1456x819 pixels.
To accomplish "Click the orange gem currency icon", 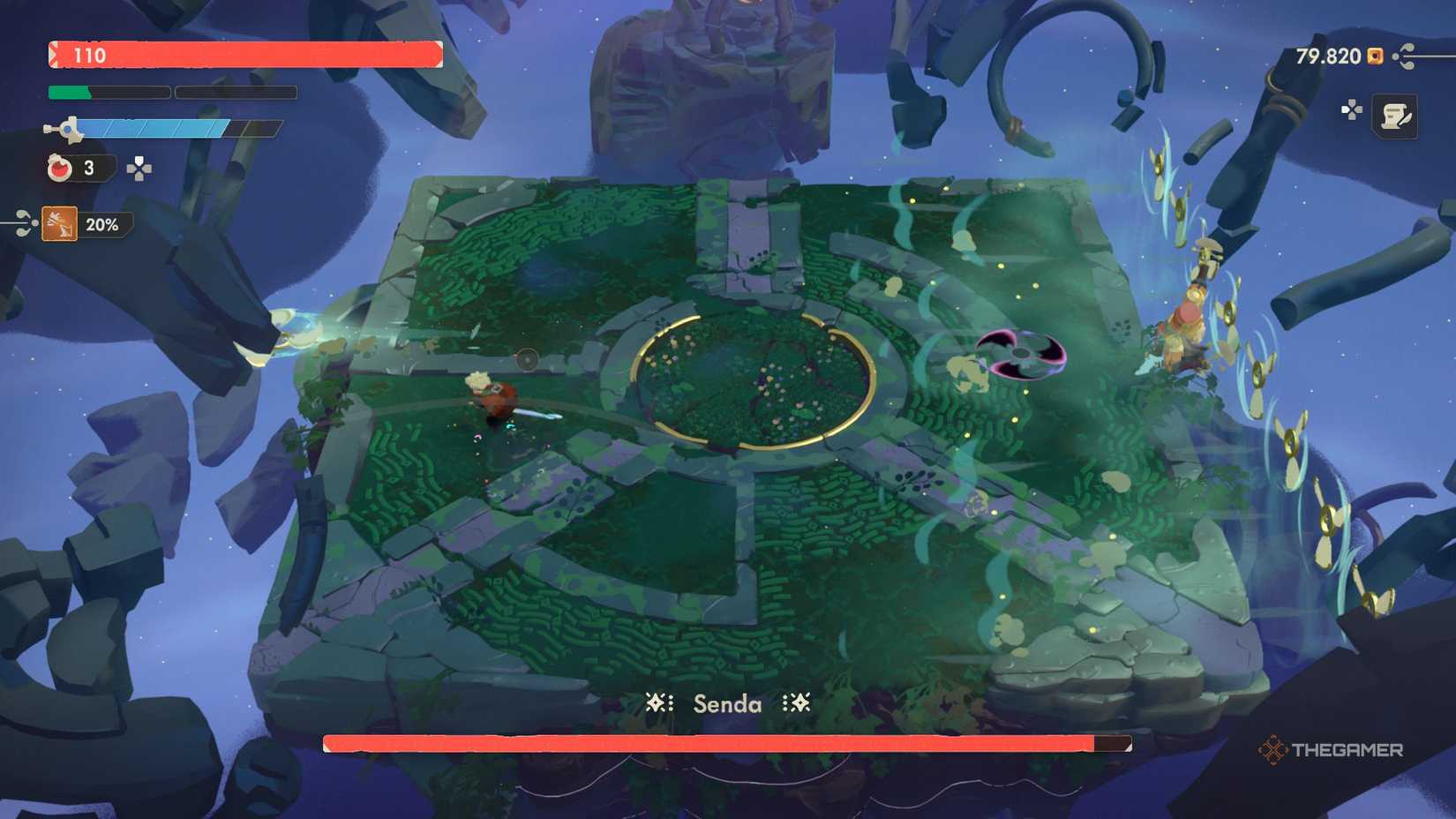I will pos(1374,56).
